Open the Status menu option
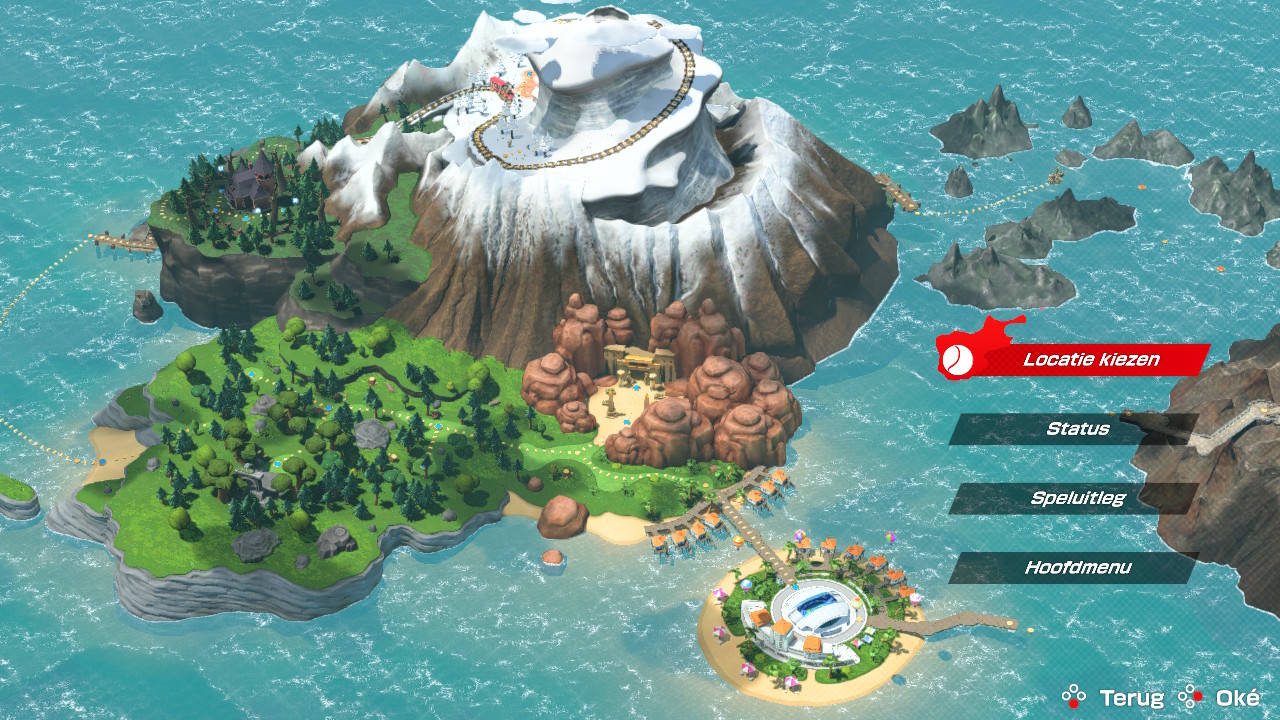1280x720 pixels. (1076, 429)
